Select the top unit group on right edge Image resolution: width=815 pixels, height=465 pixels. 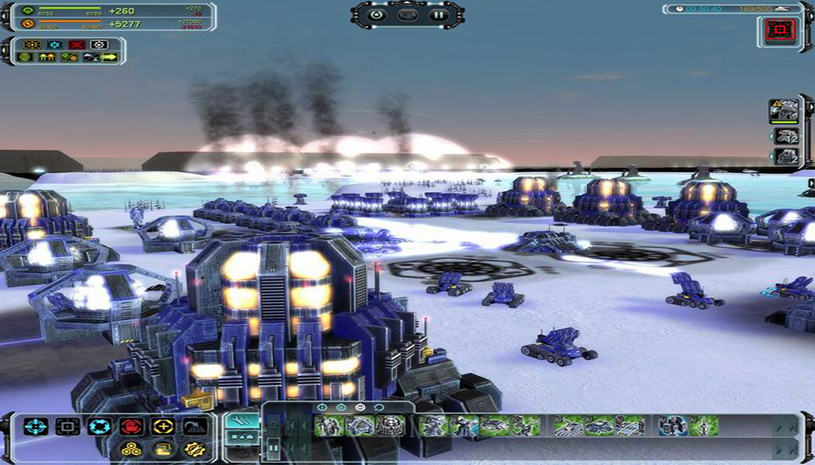[x=784, y=109]
